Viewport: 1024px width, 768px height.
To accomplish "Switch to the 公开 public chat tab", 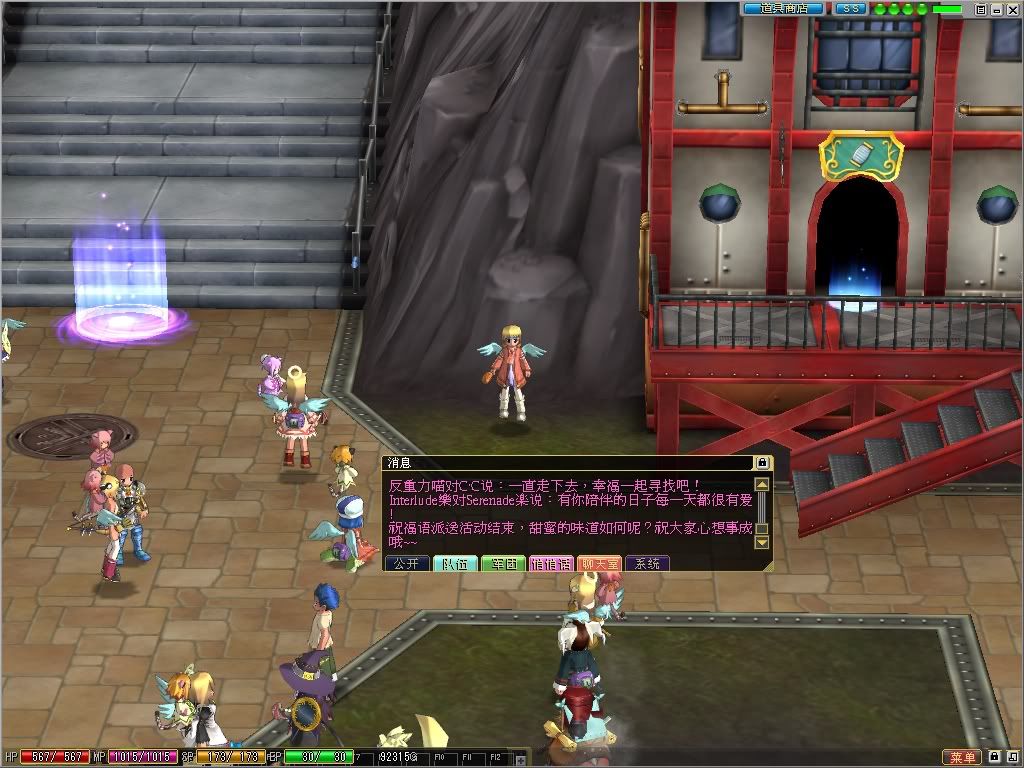I will (x=407, y=564).
